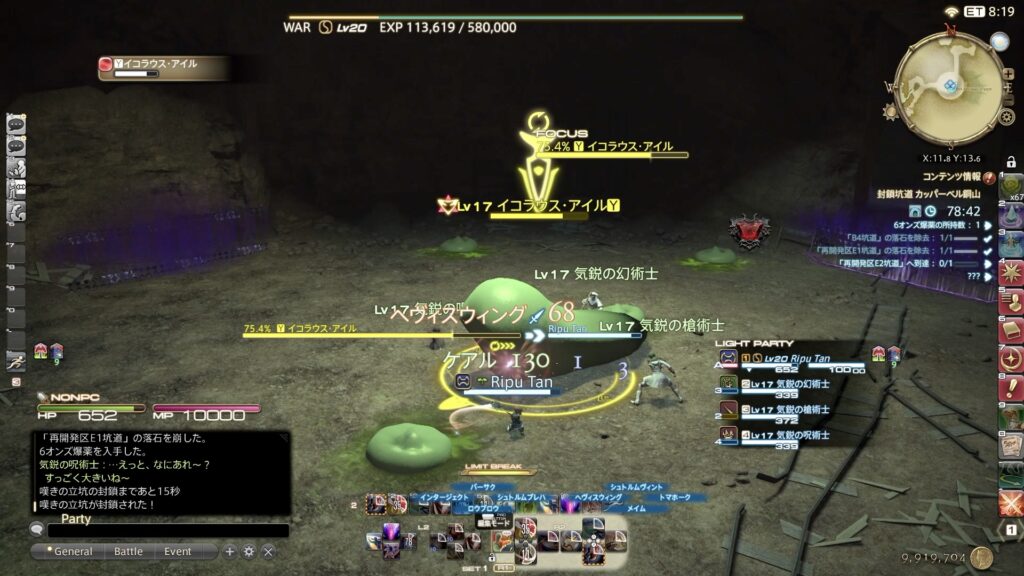Open chat log settings gear
The width and height of the screenshot is (1024, 576).
point(249,551)
